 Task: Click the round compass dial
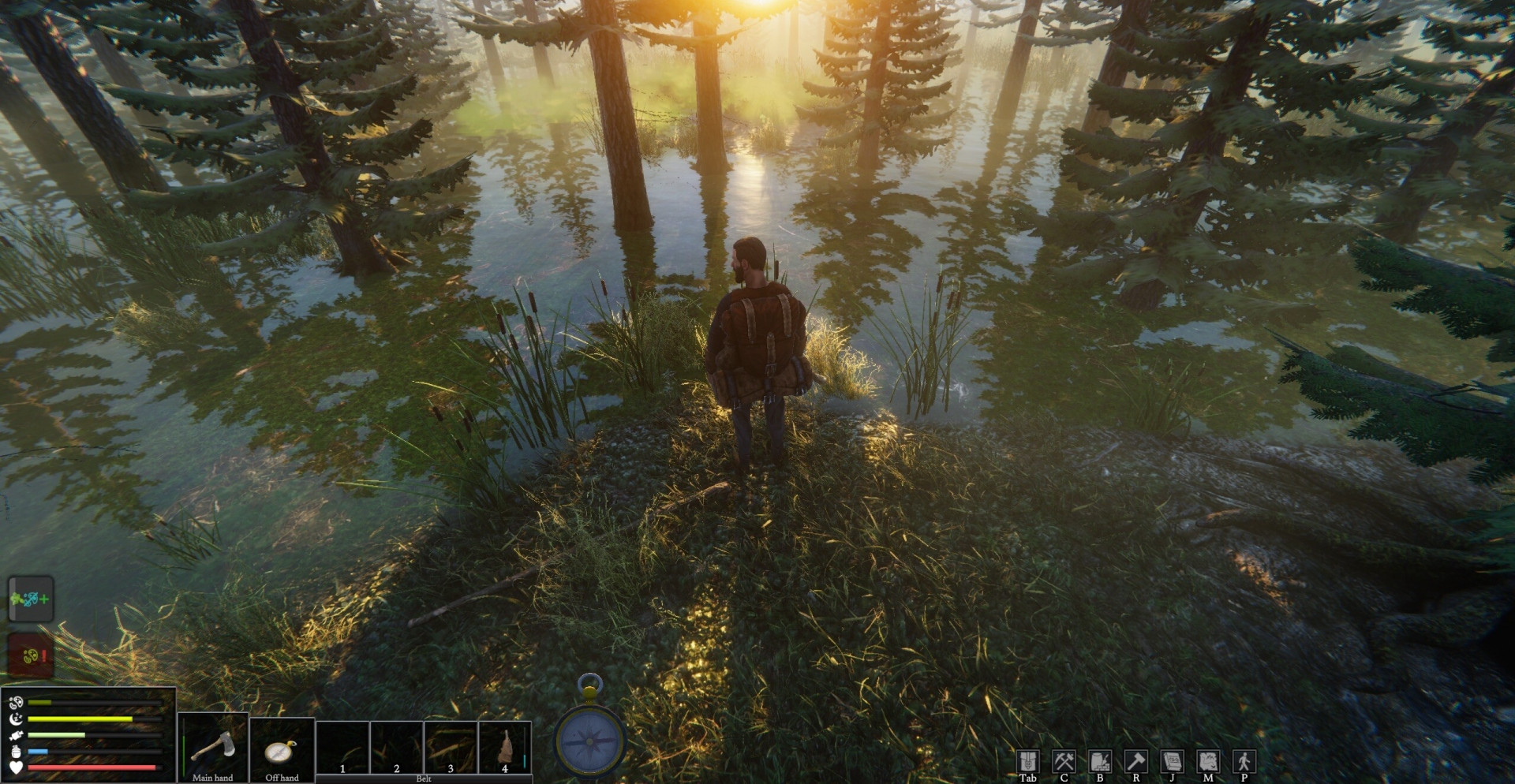pyautogui.click(x=590, y=741)
